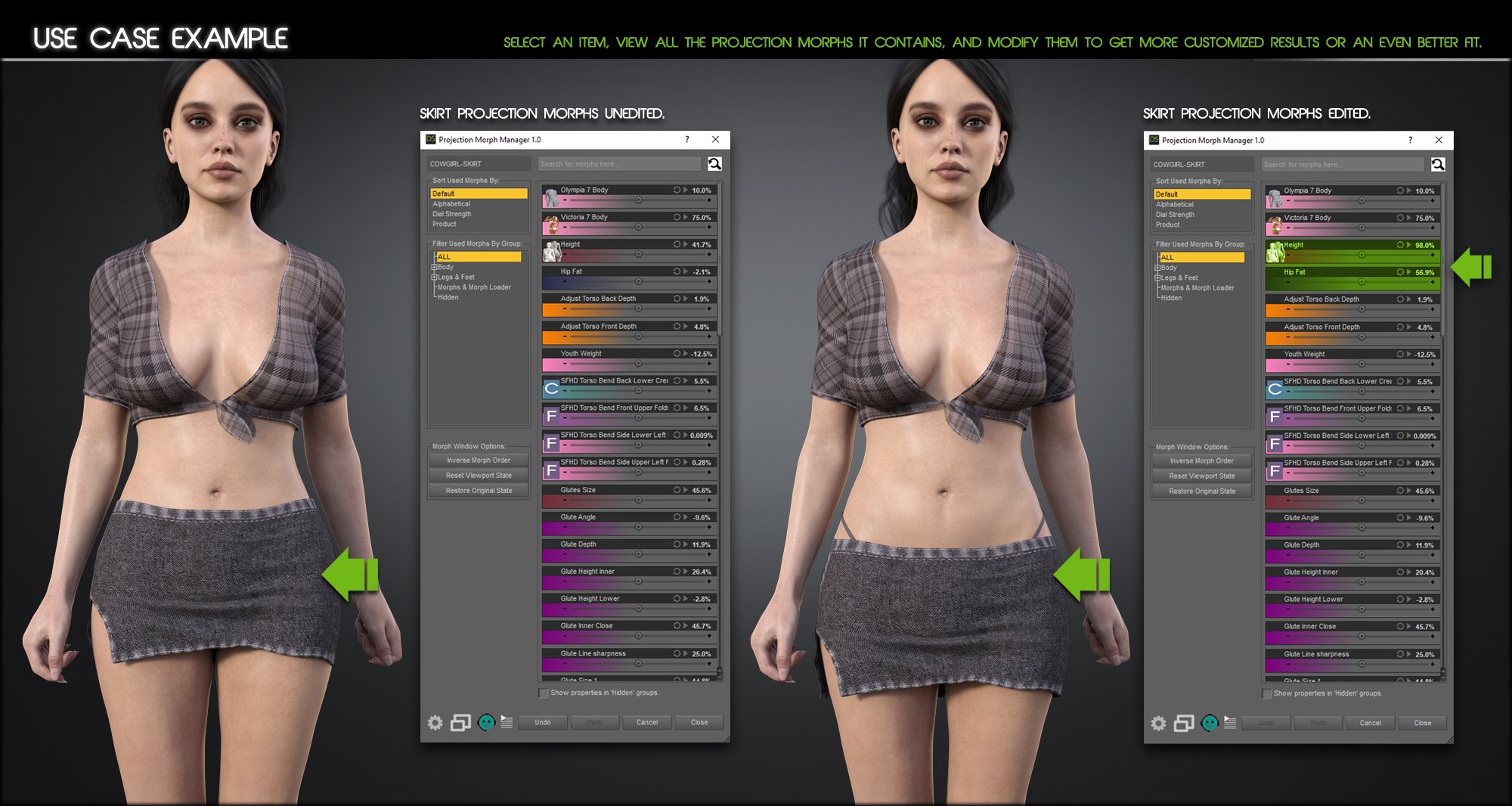Reset the Hip Fat morph with its arrow icon
Screen dimensions: 1512x806
1400,272
